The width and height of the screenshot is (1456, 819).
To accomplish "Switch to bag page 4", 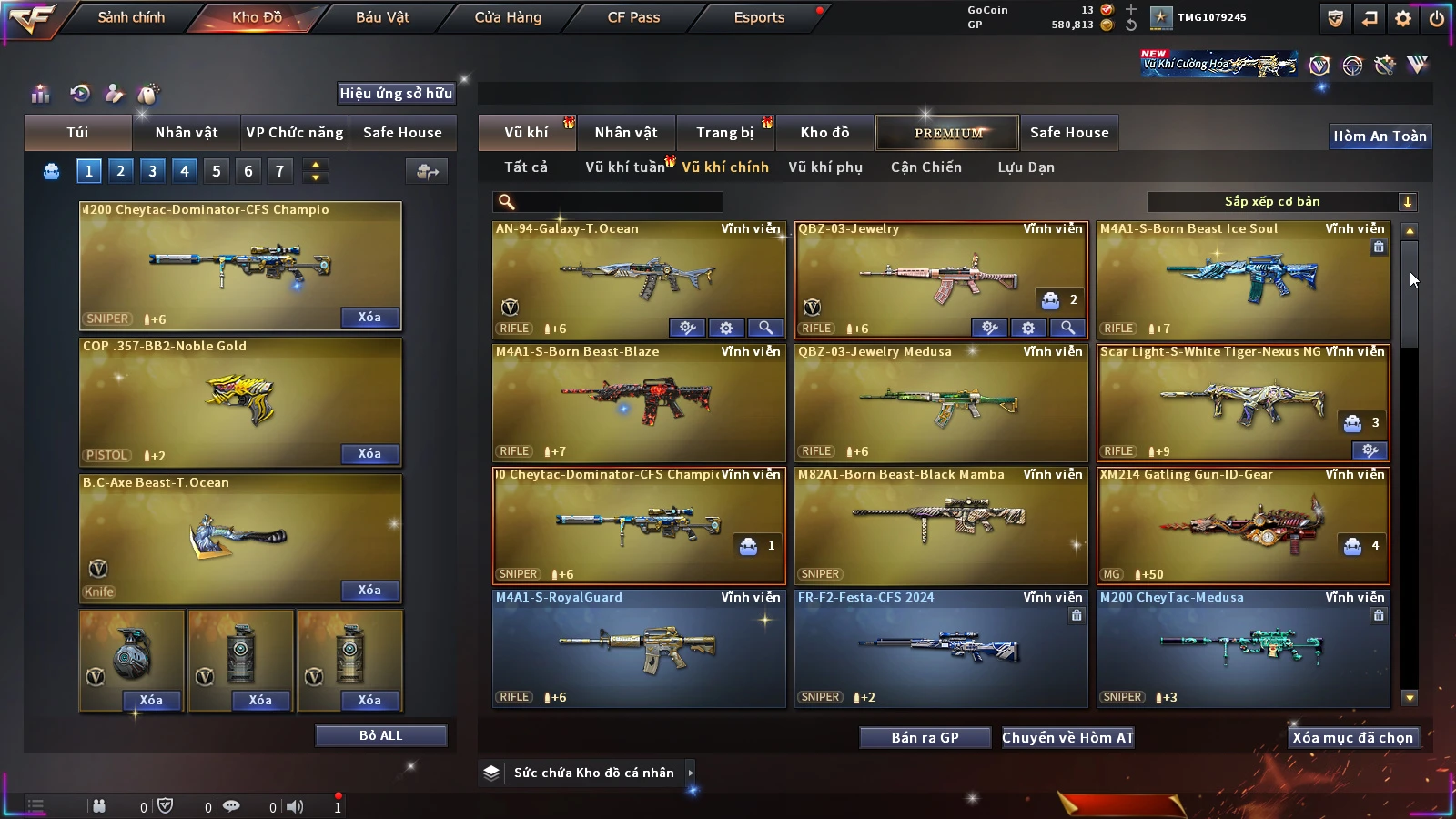I will (185, 170).
